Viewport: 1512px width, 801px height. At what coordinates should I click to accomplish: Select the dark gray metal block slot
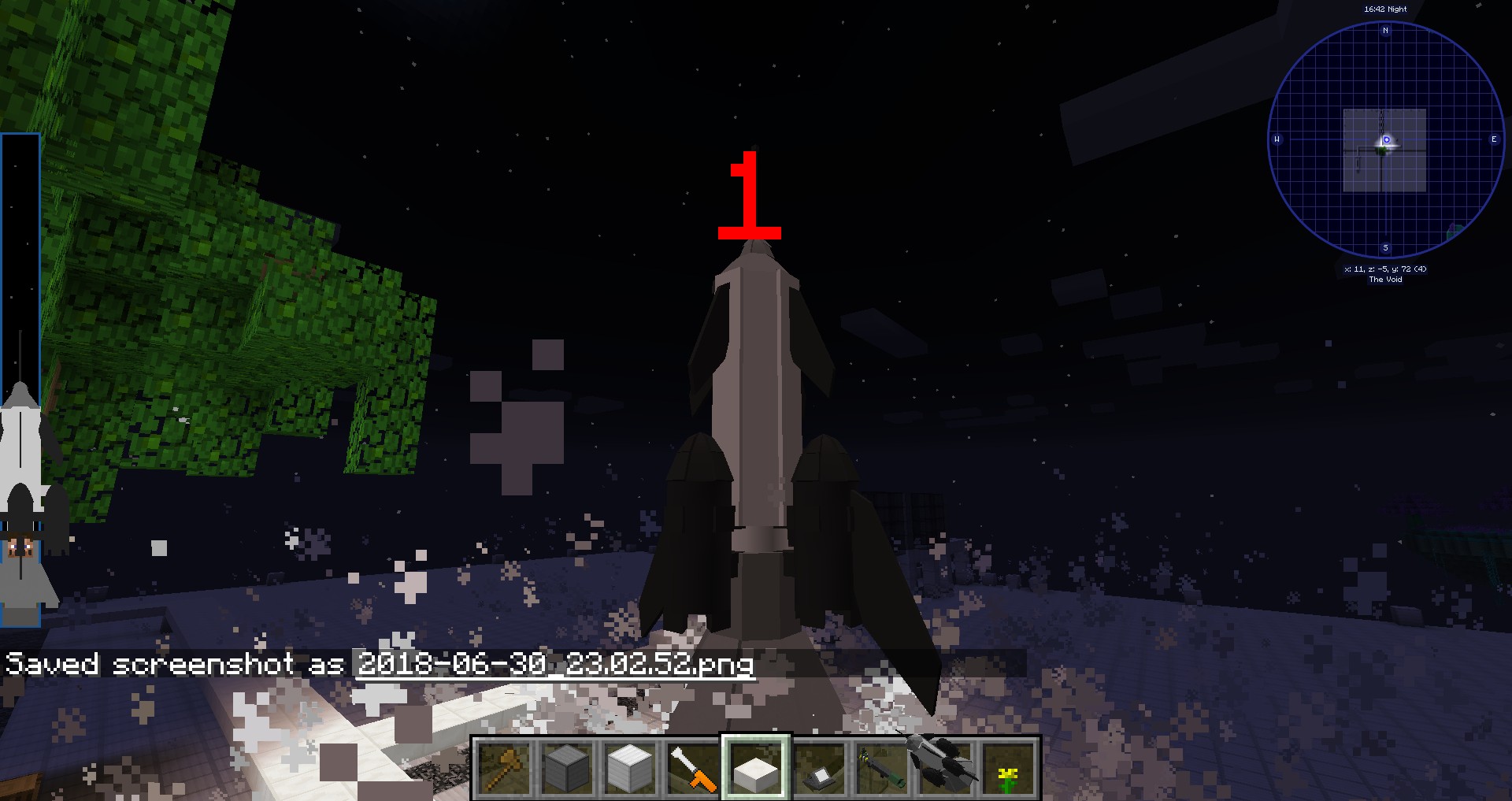pos(567,768)
